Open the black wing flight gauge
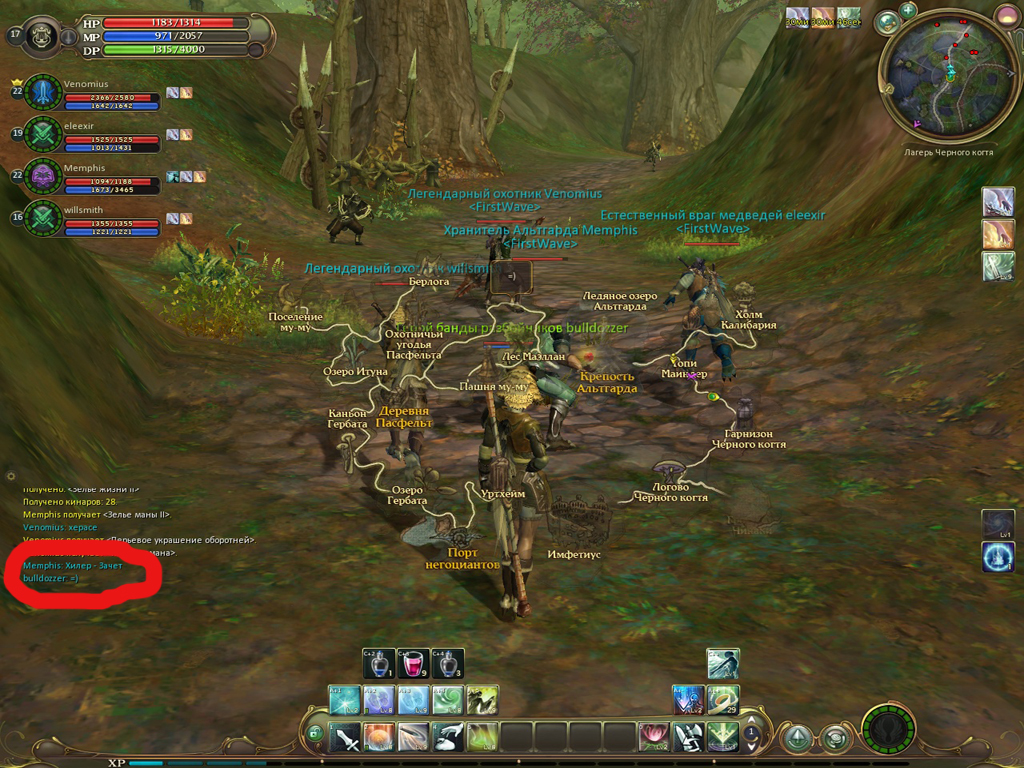The image size is (1024, 768). tap(888, 730)
